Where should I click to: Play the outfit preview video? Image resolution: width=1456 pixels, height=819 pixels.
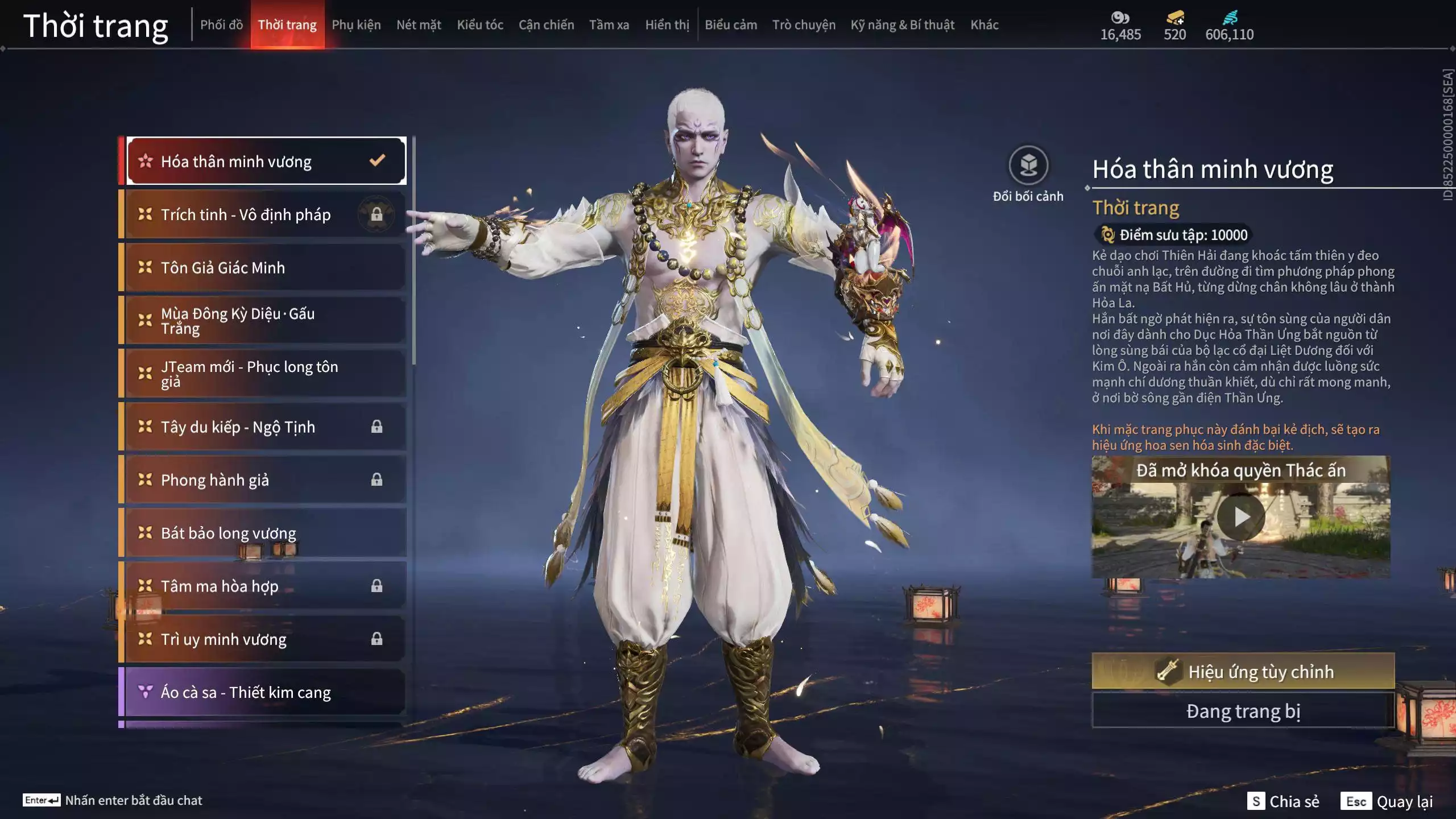(1240, 517)
